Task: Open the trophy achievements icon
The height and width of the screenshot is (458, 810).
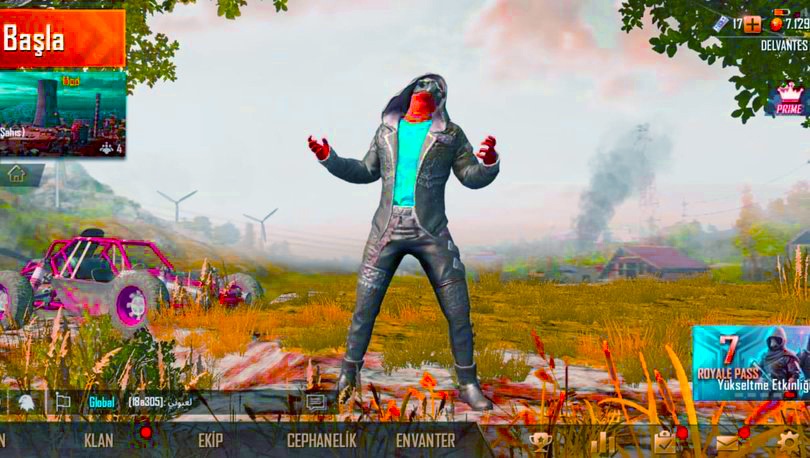Action: pos(540,441)
